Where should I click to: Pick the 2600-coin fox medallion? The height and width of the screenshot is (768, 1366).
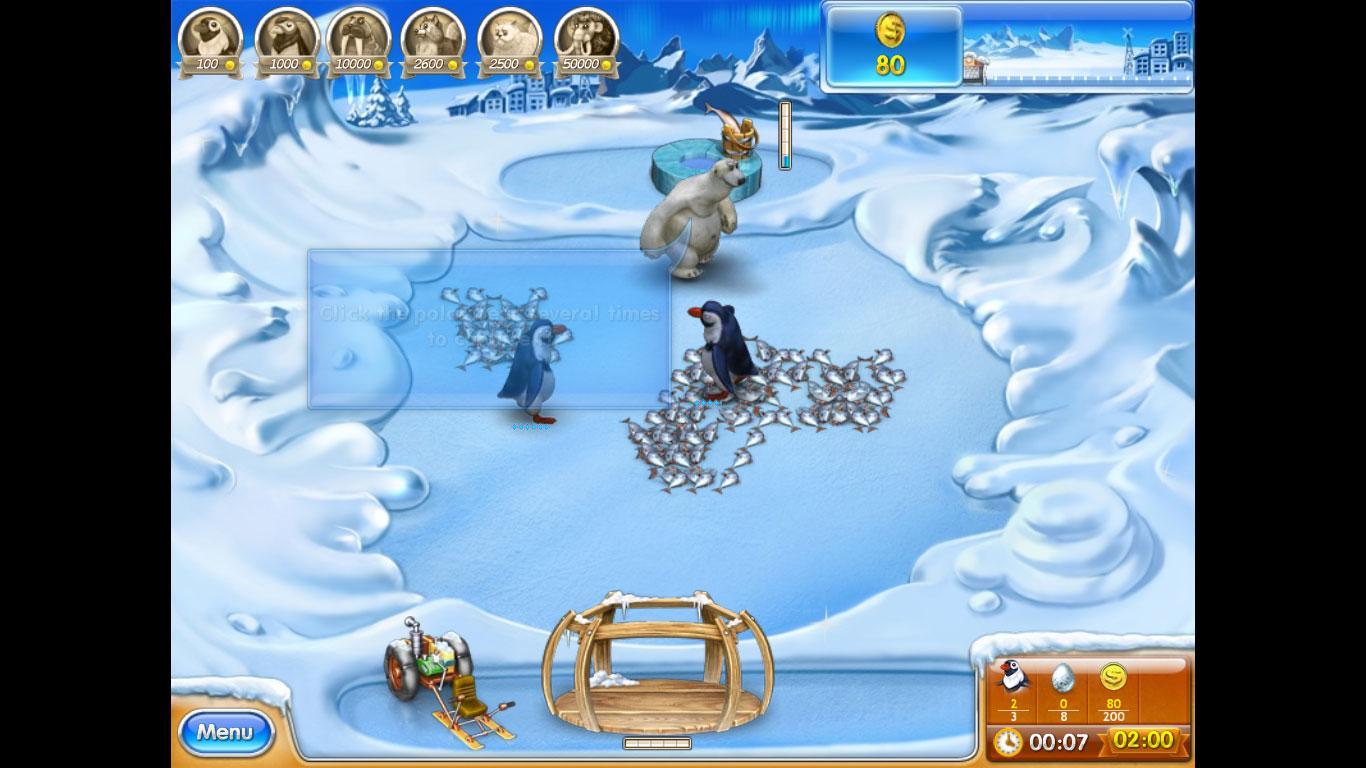coord(432,40)
